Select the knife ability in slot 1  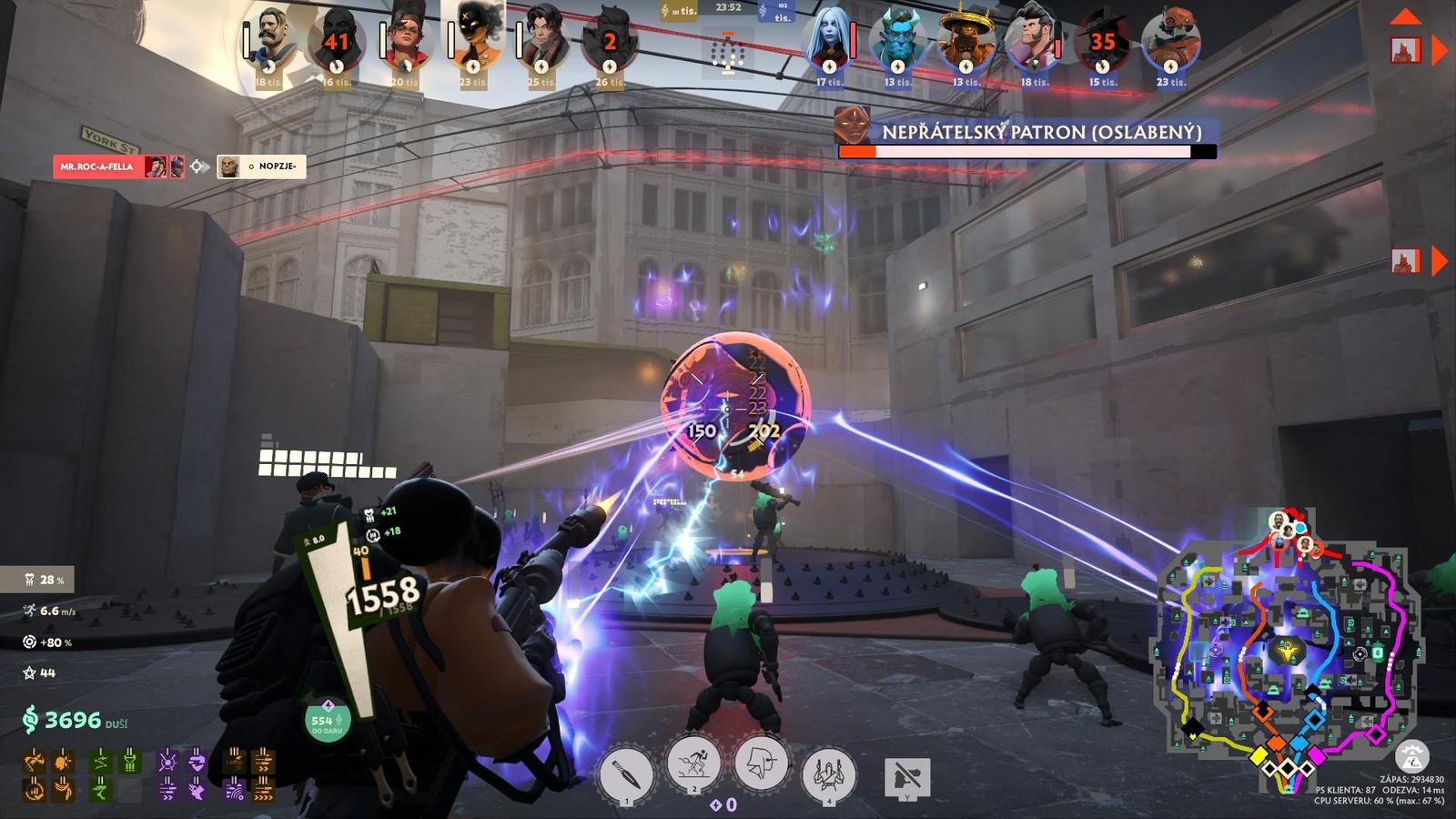pyautogui.click(x=626, y=774)
